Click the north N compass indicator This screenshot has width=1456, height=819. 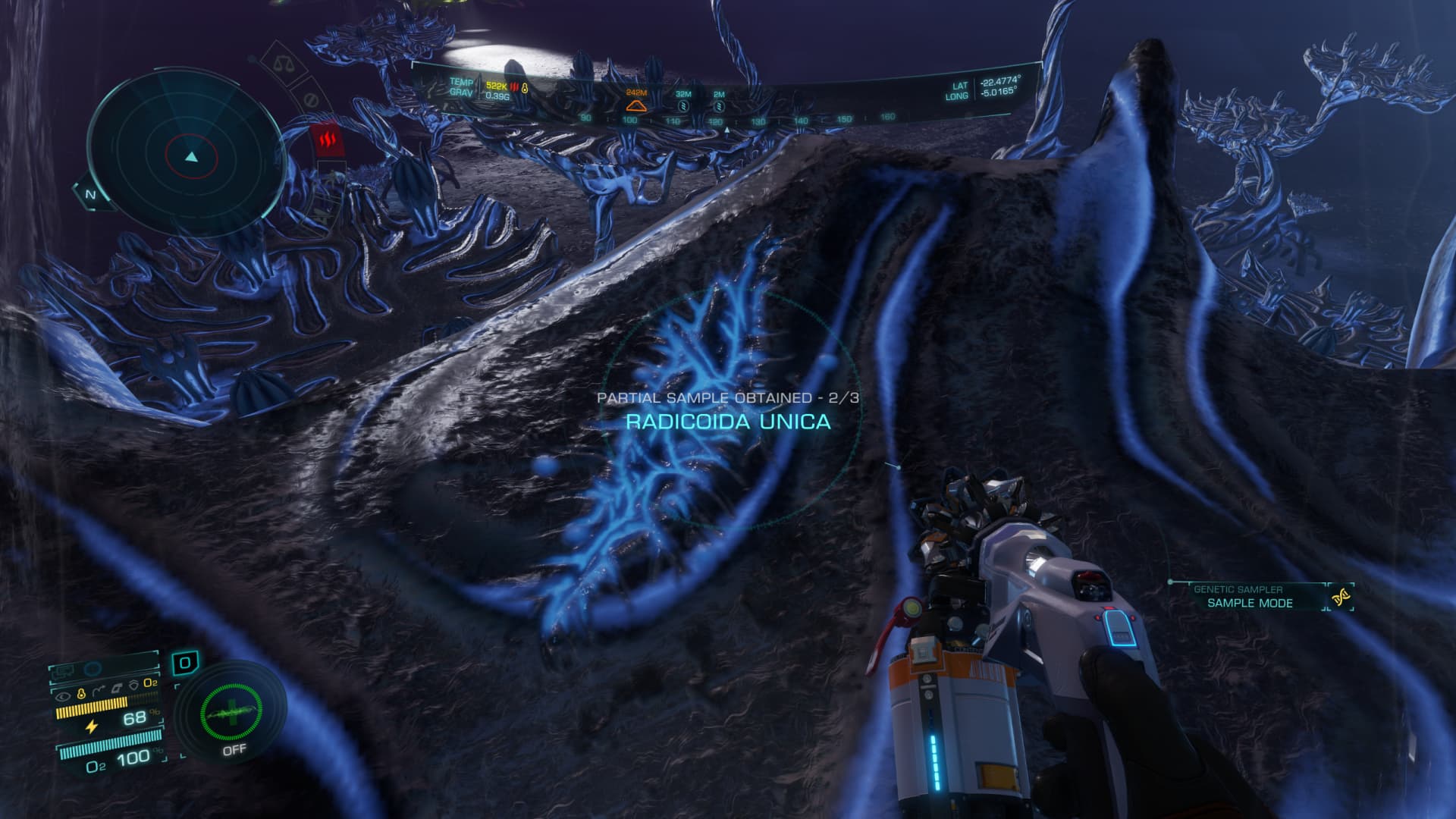pos(90,195)
